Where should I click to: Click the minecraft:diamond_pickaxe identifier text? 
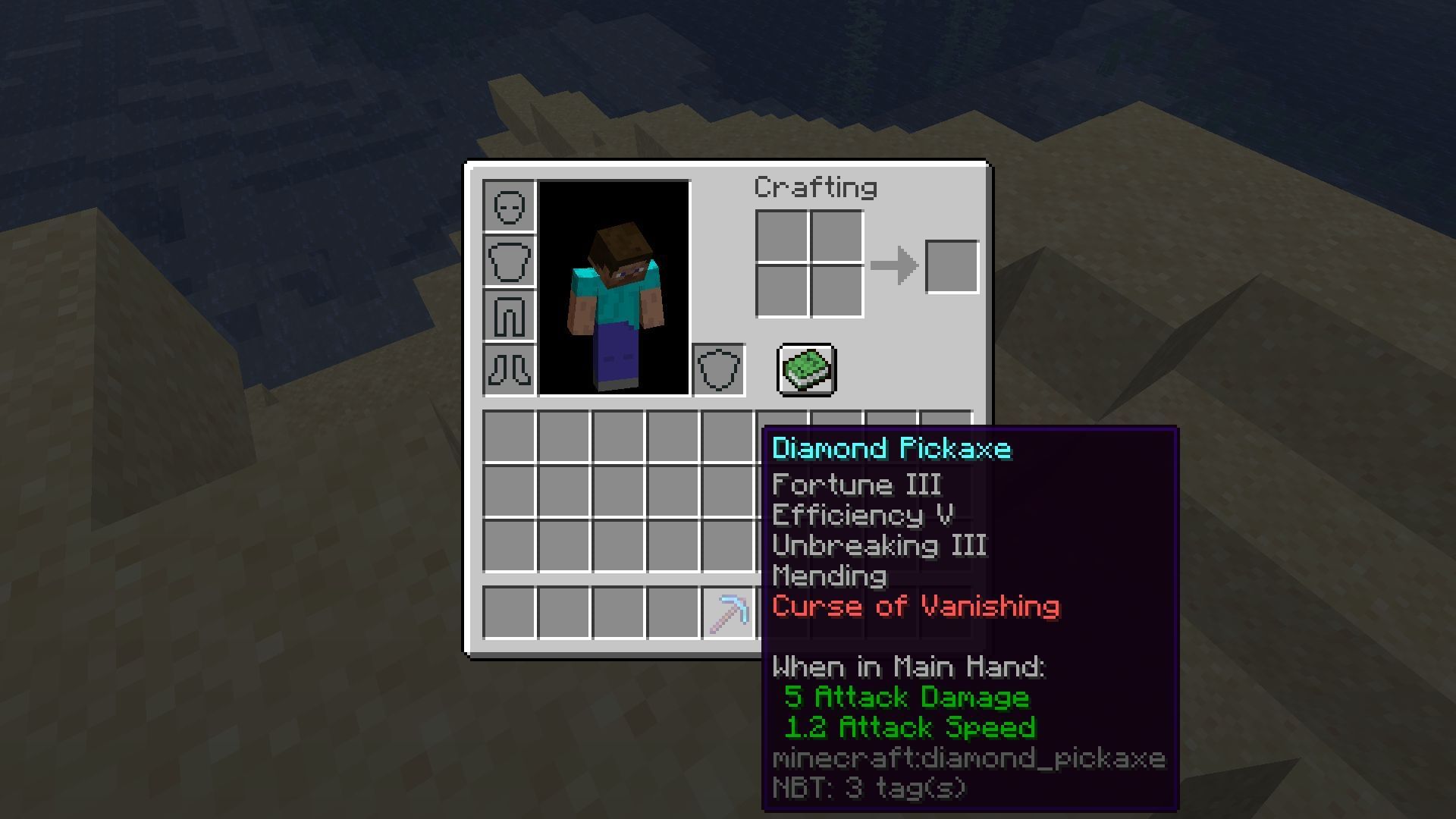[x=967, y=758]
